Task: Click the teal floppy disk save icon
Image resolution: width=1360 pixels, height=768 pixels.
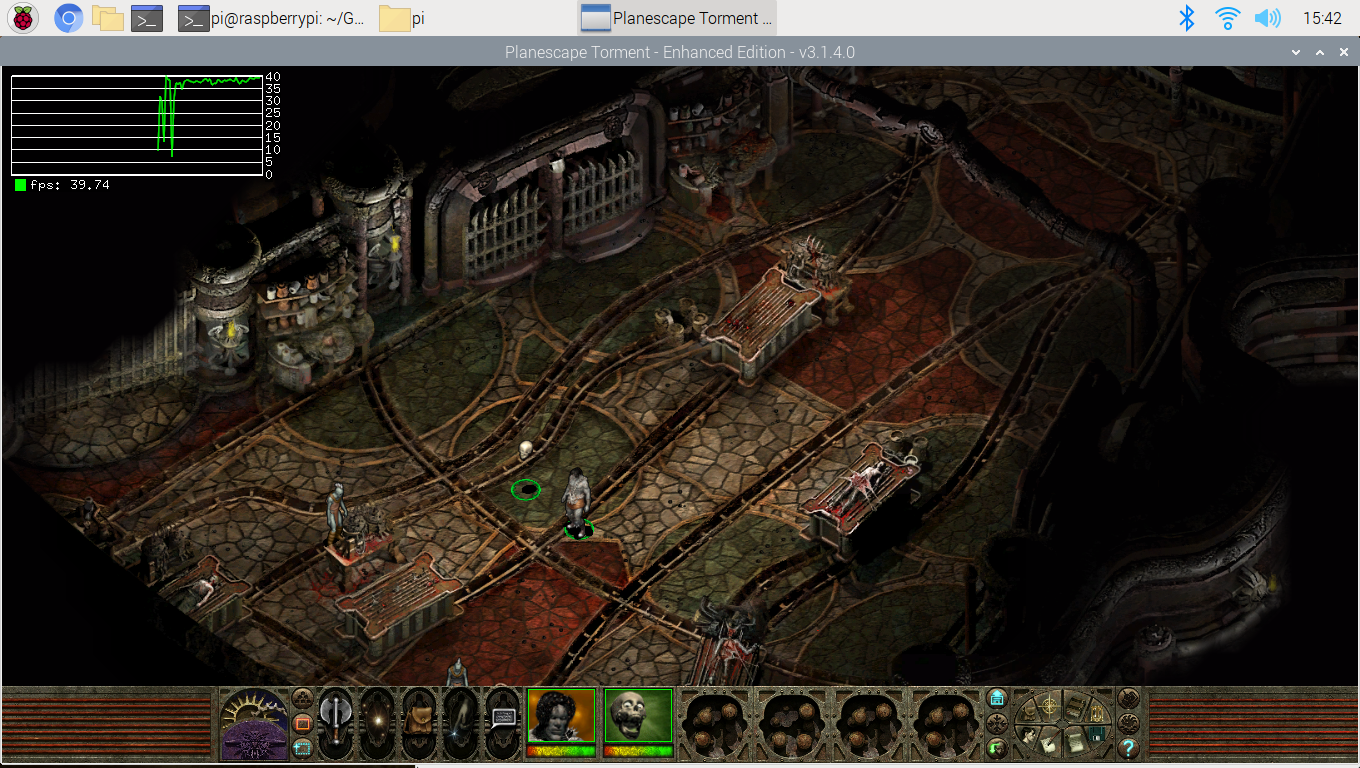Action: [1097, 734]
